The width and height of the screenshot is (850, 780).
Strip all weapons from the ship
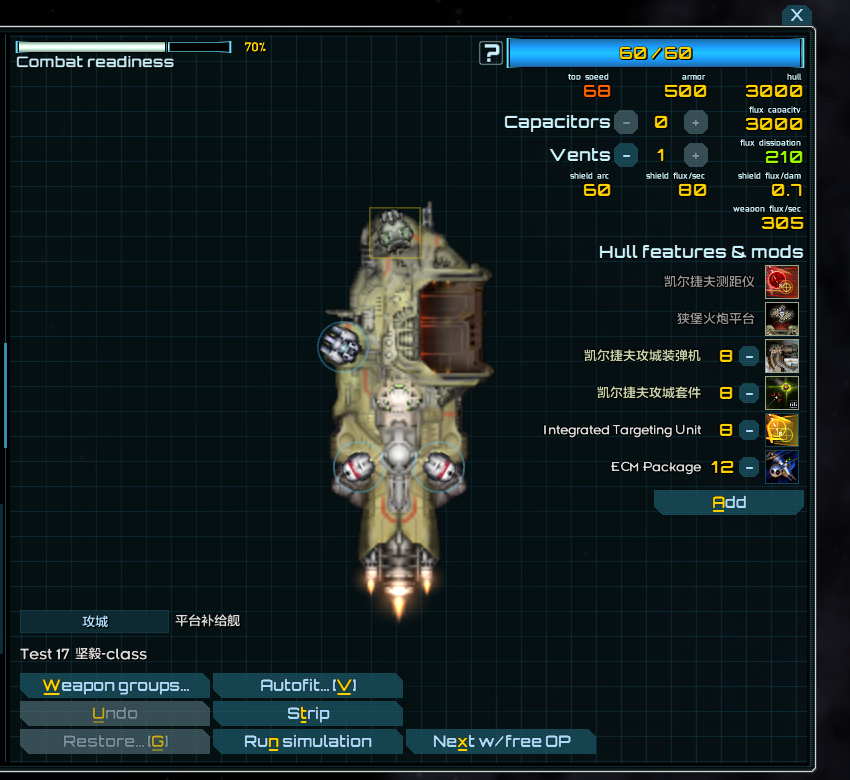pos(308,714)
